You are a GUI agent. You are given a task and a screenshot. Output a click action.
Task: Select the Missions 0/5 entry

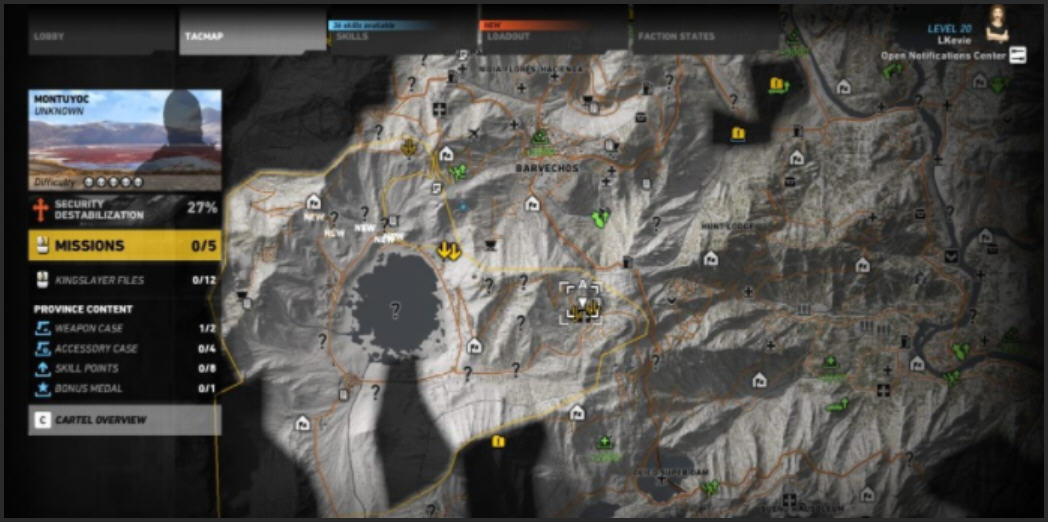[x=125, y=246]
